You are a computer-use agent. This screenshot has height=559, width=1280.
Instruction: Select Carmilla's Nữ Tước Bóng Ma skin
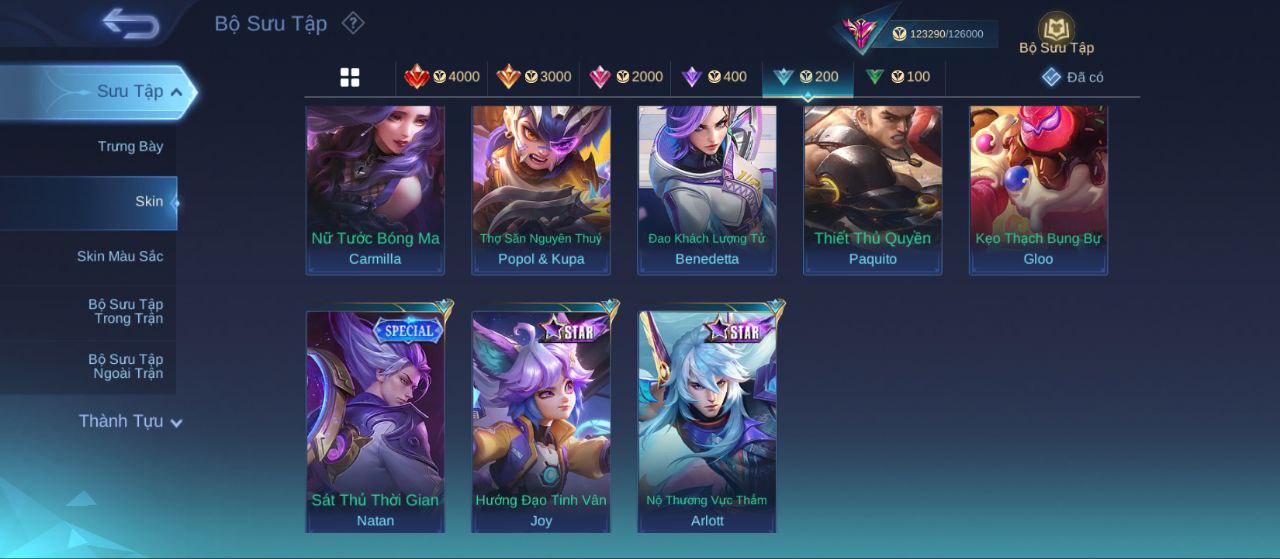375,188
